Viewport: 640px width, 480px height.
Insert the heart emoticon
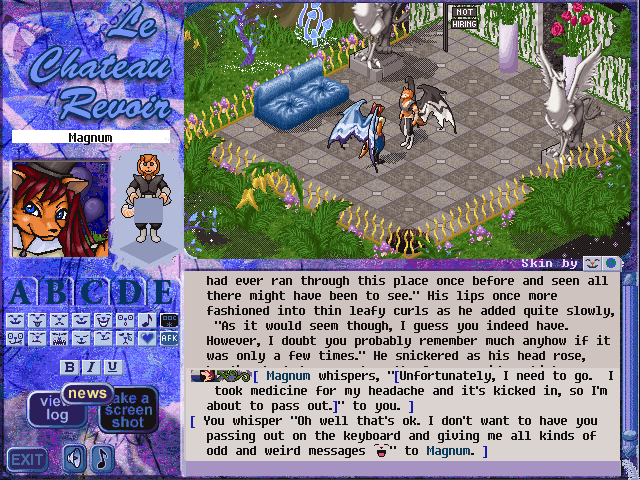(146, 338)
